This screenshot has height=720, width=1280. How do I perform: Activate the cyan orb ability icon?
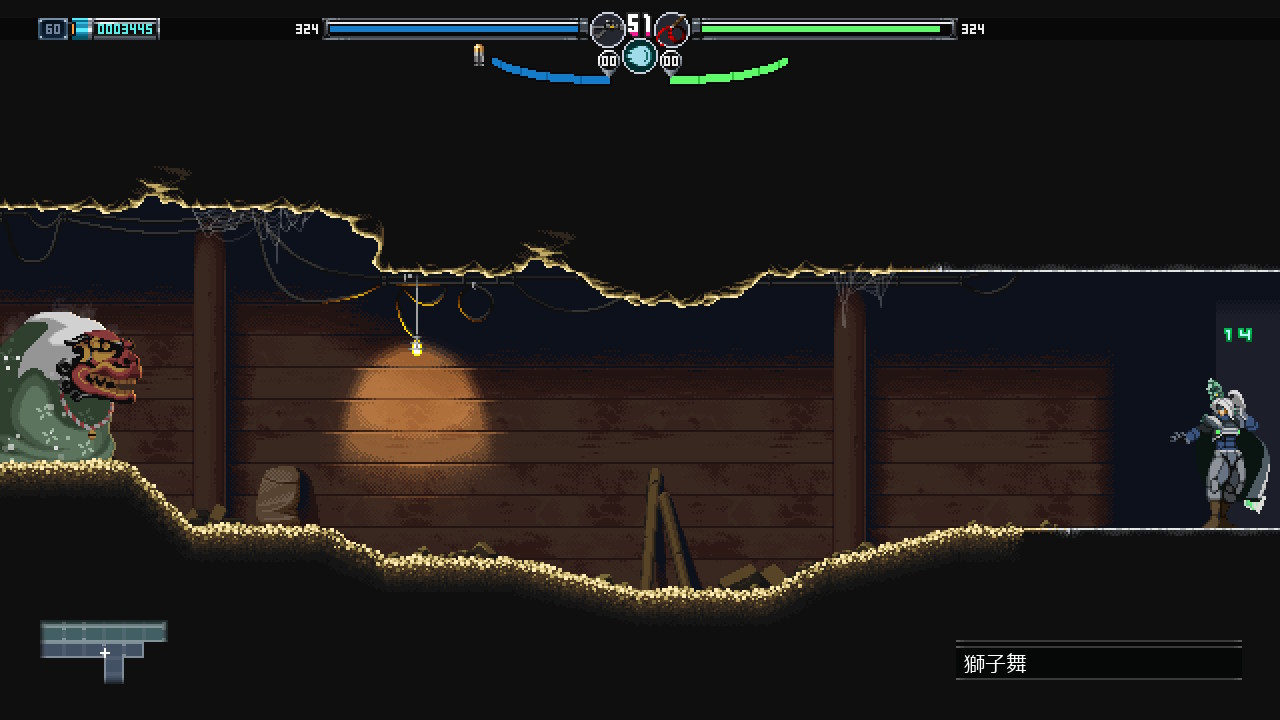pos(640,56)
